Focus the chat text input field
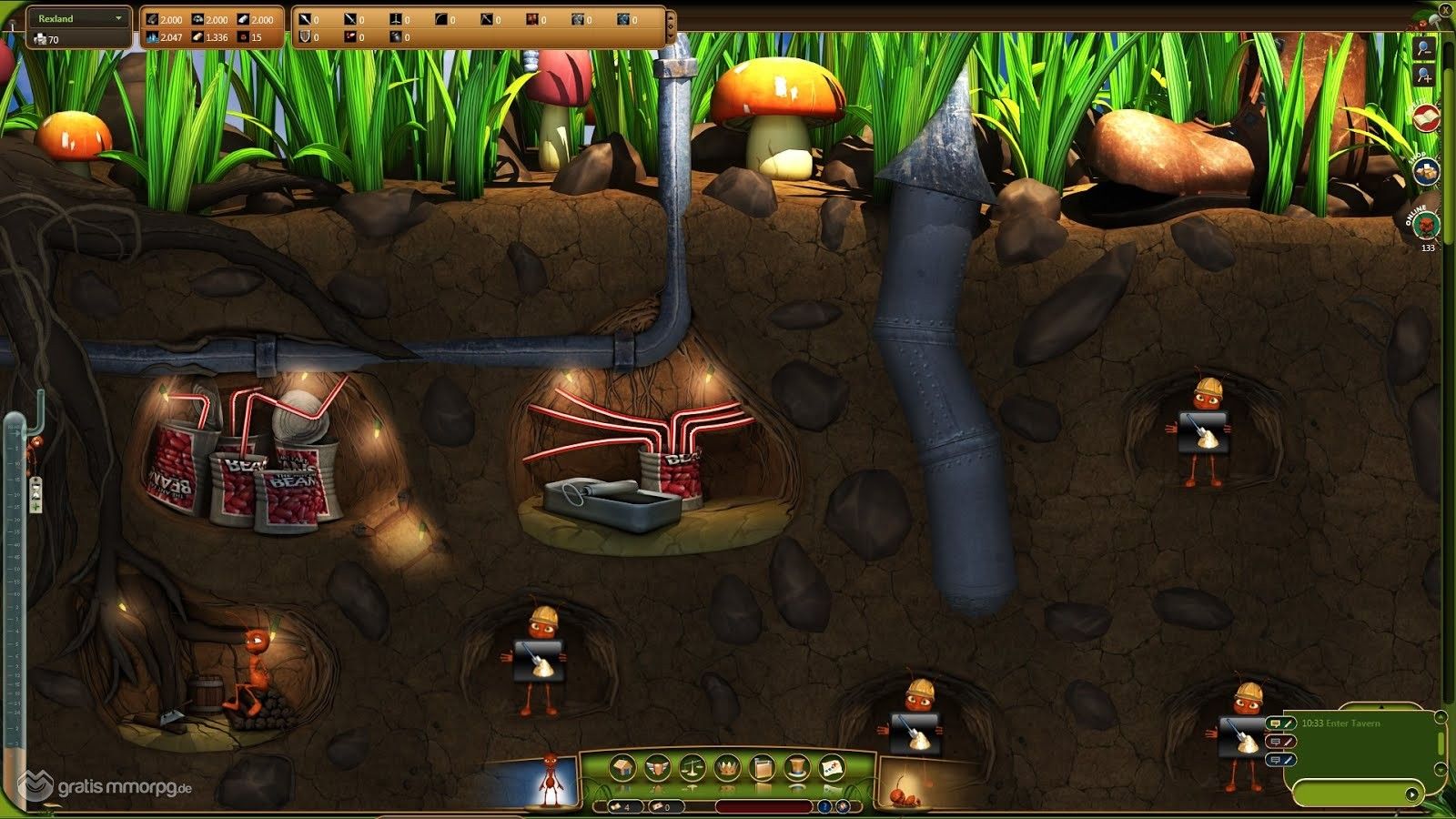The image size is (1456, 819). (x=1347, y=794)
